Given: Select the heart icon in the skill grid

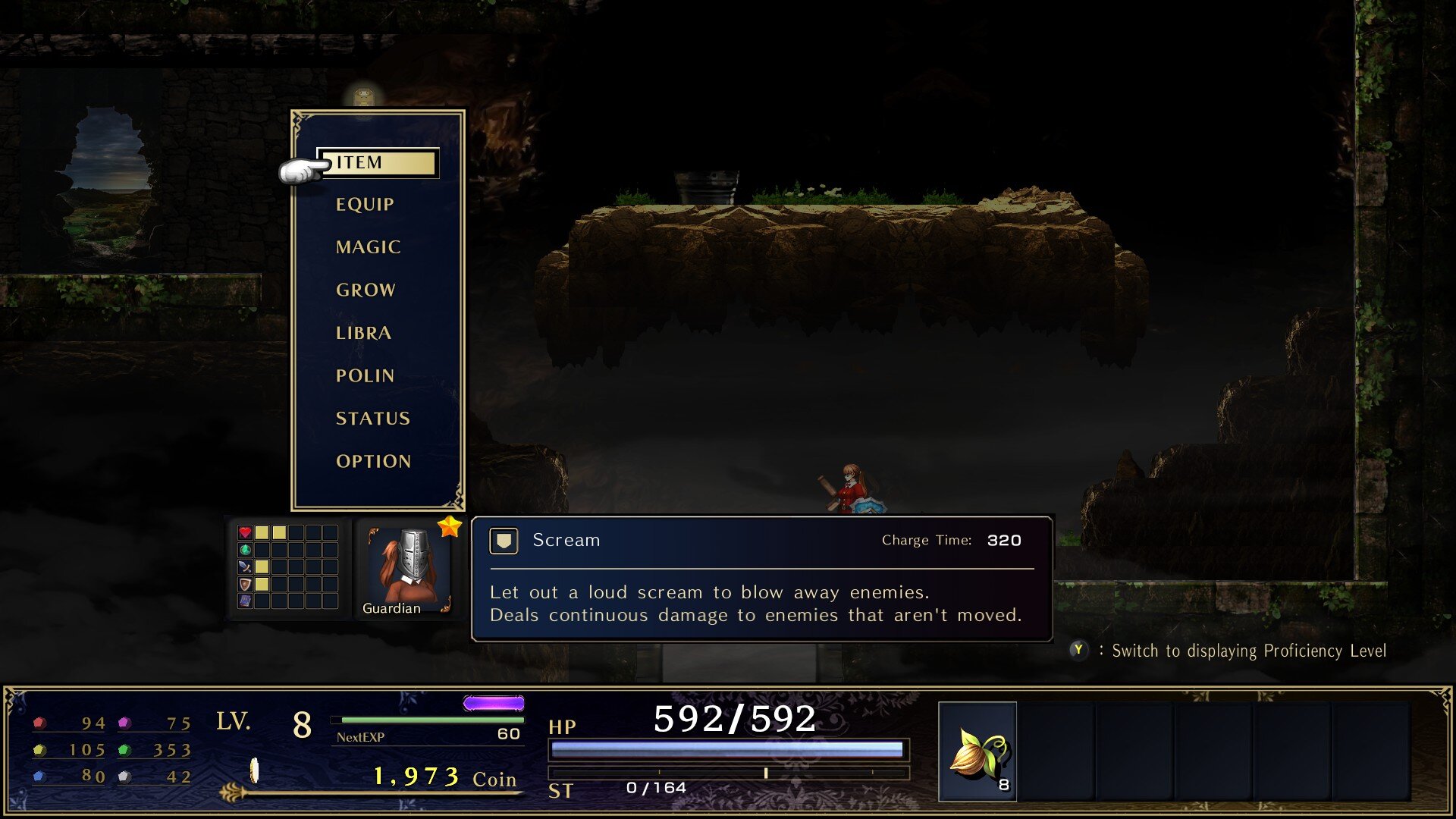Looking at the screenshot, I should (x=245, y=532).
